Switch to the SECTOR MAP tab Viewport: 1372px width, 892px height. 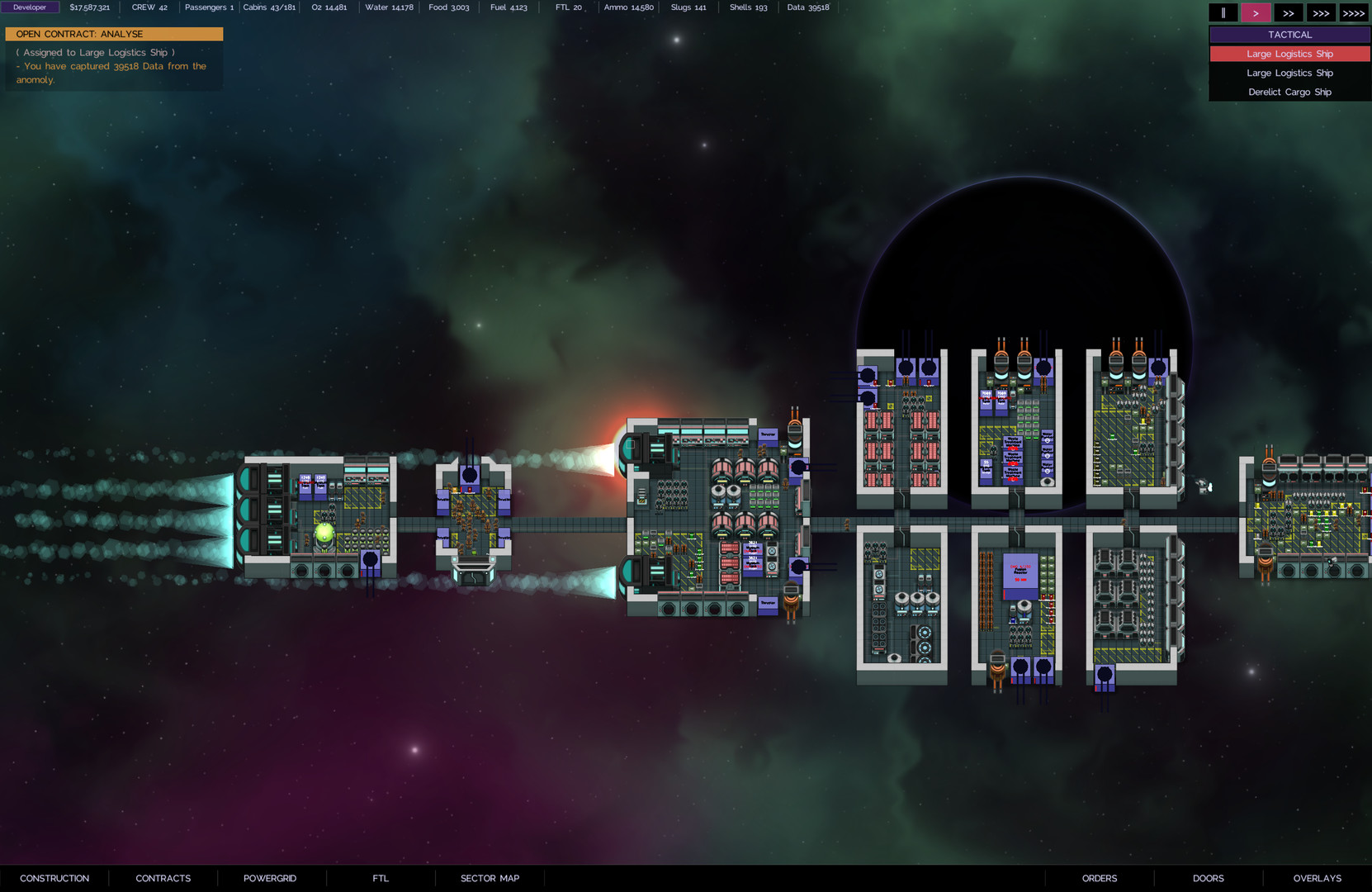pos(489,878)
